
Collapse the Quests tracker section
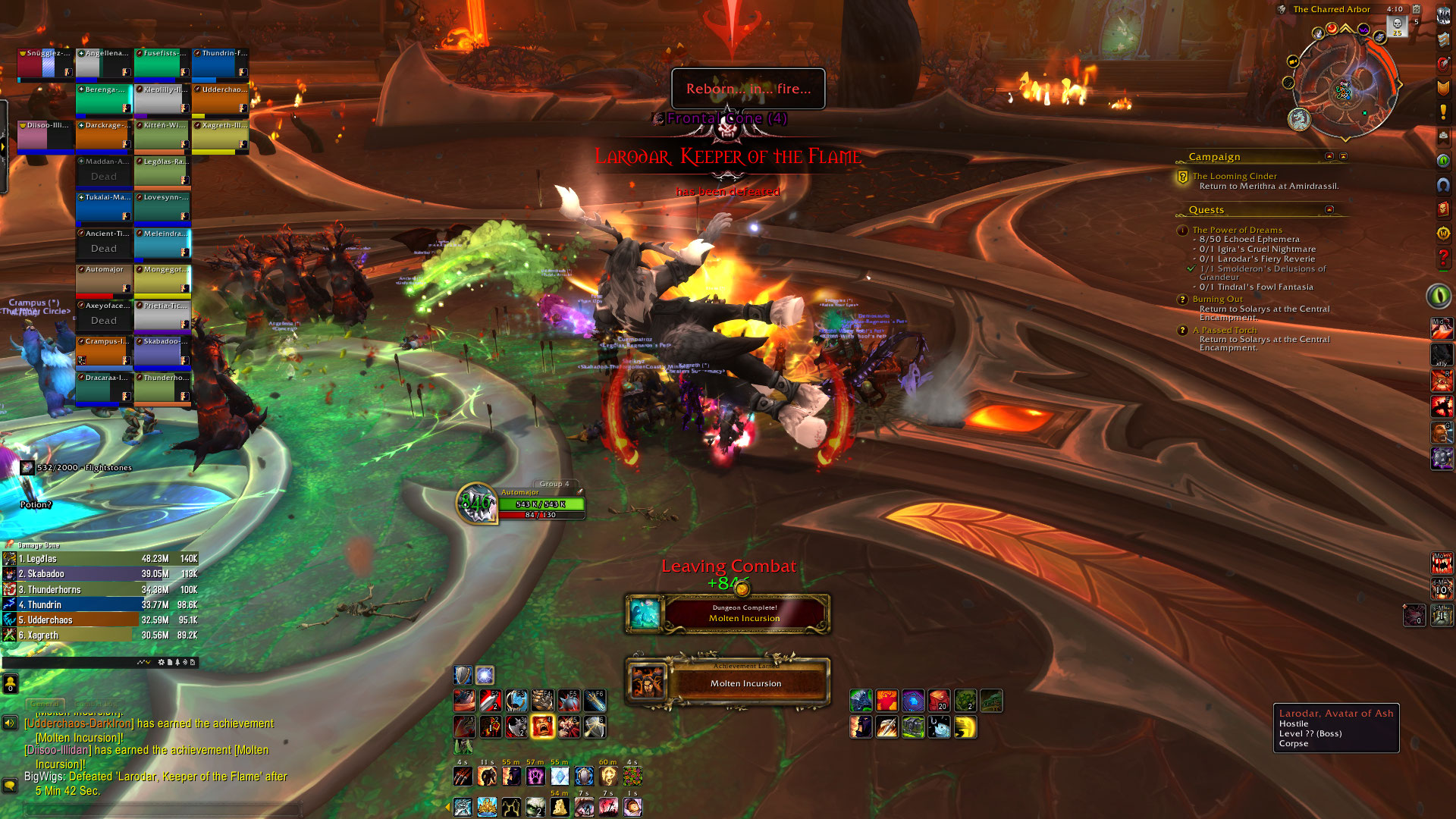pos(1329,209)
